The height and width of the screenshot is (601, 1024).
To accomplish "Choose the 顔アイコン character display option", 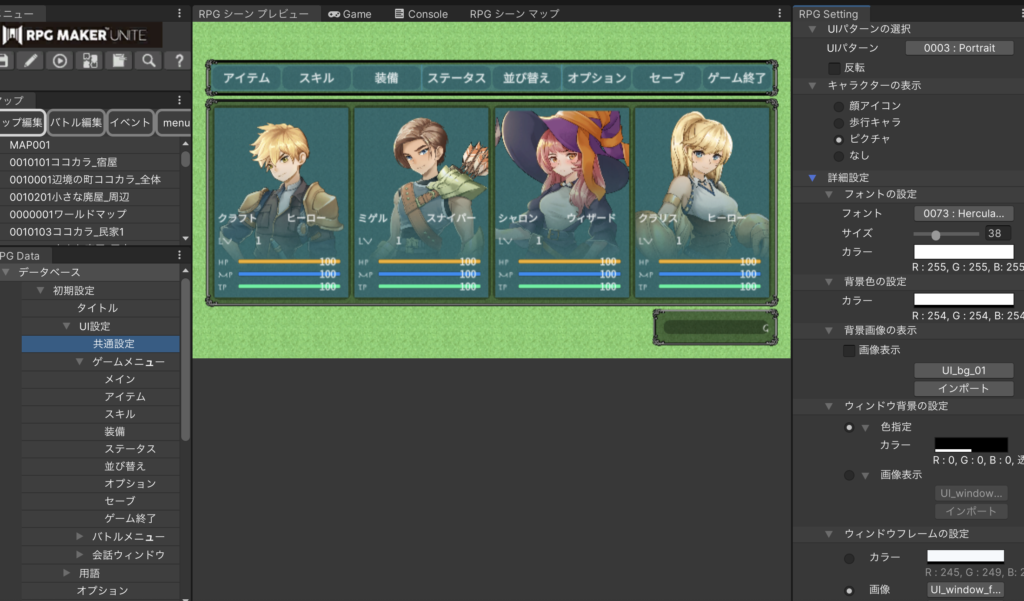I will click(x=838, y=106).
